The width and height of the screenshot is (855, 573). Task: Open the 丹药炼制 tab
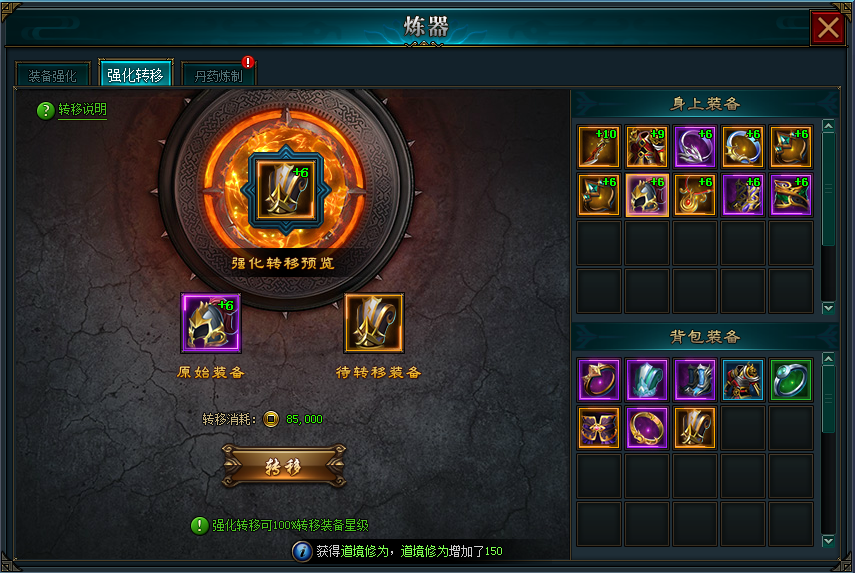coord(218,75)
